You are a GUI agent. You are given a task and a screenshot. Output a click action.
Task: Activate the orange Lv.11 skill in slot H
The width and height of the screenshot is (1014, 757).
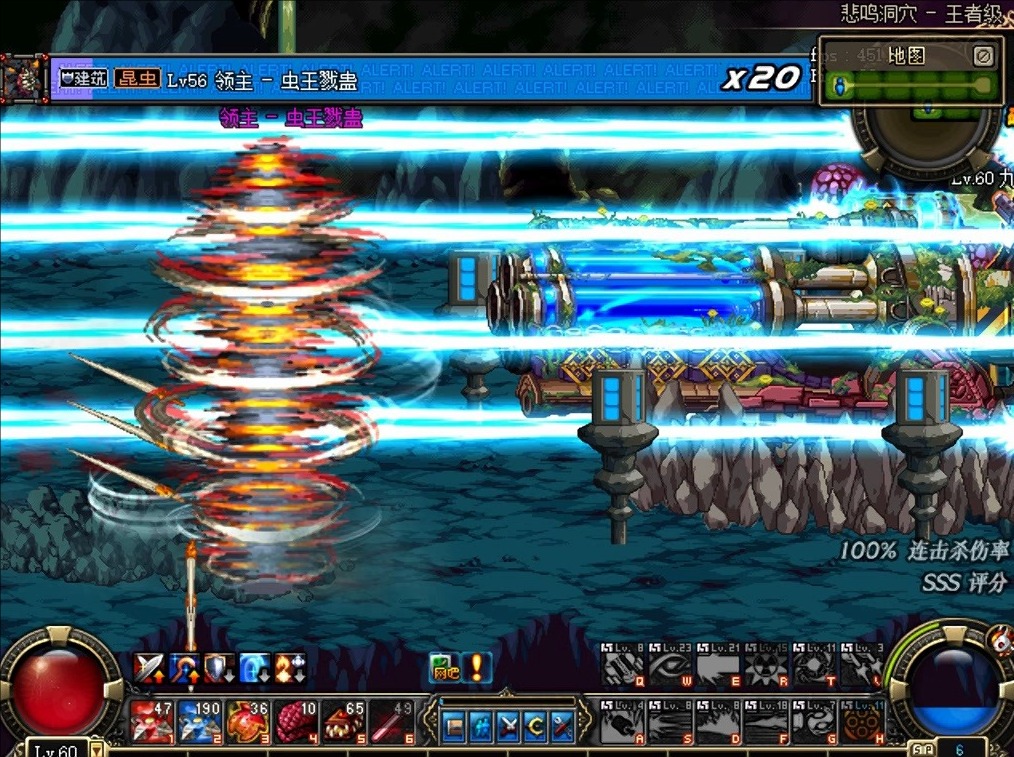pyautogui.click(x=861, y=722)
